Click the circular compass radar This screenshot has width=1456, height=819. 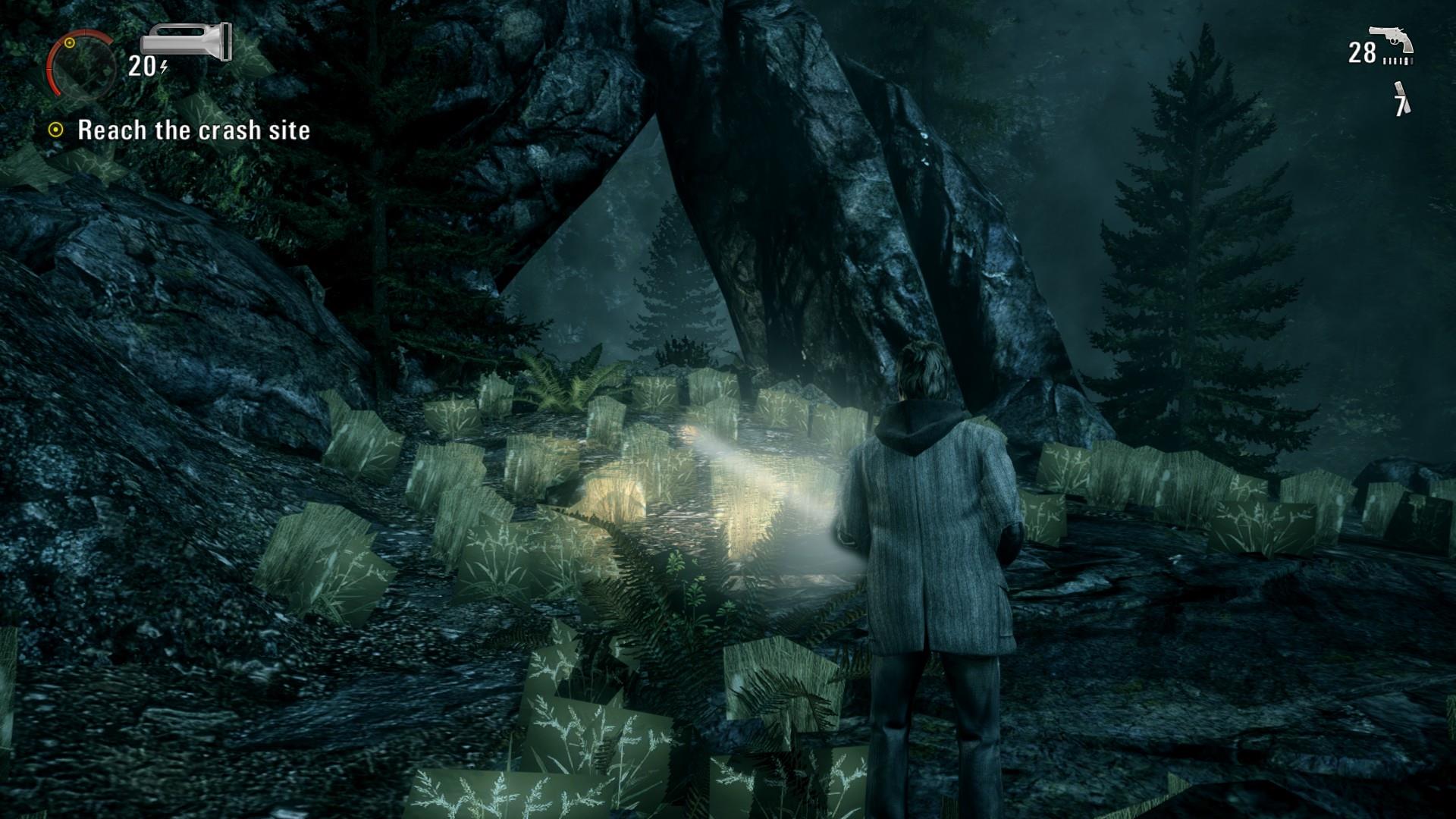80,62
